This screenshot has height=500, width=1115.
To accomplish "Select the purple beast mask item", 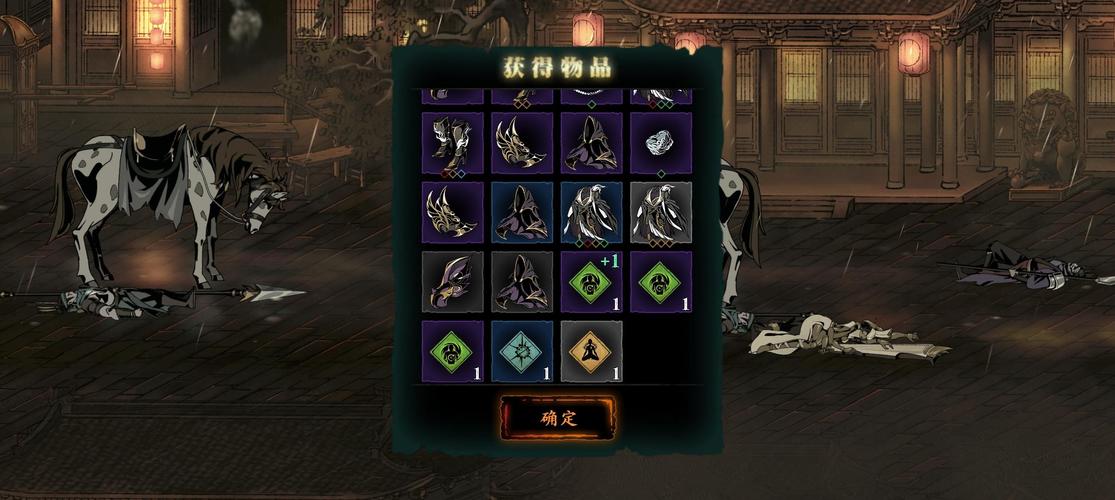I will (452, 282).
